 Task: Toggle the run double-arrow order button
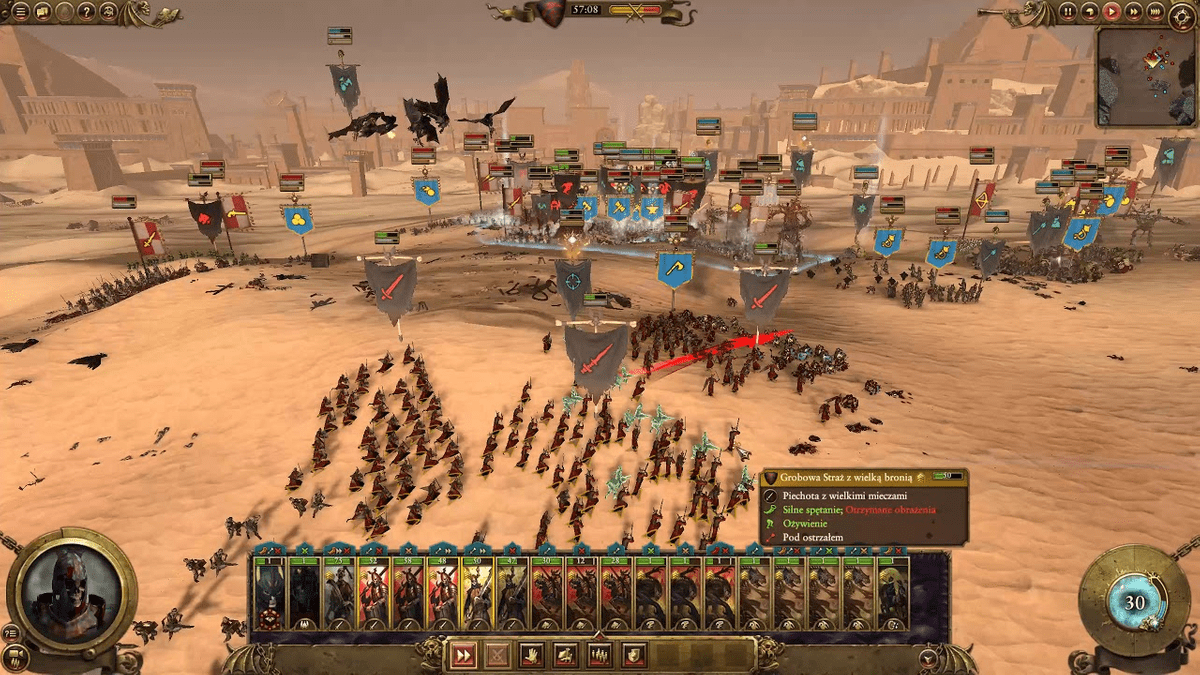(463, 655)
